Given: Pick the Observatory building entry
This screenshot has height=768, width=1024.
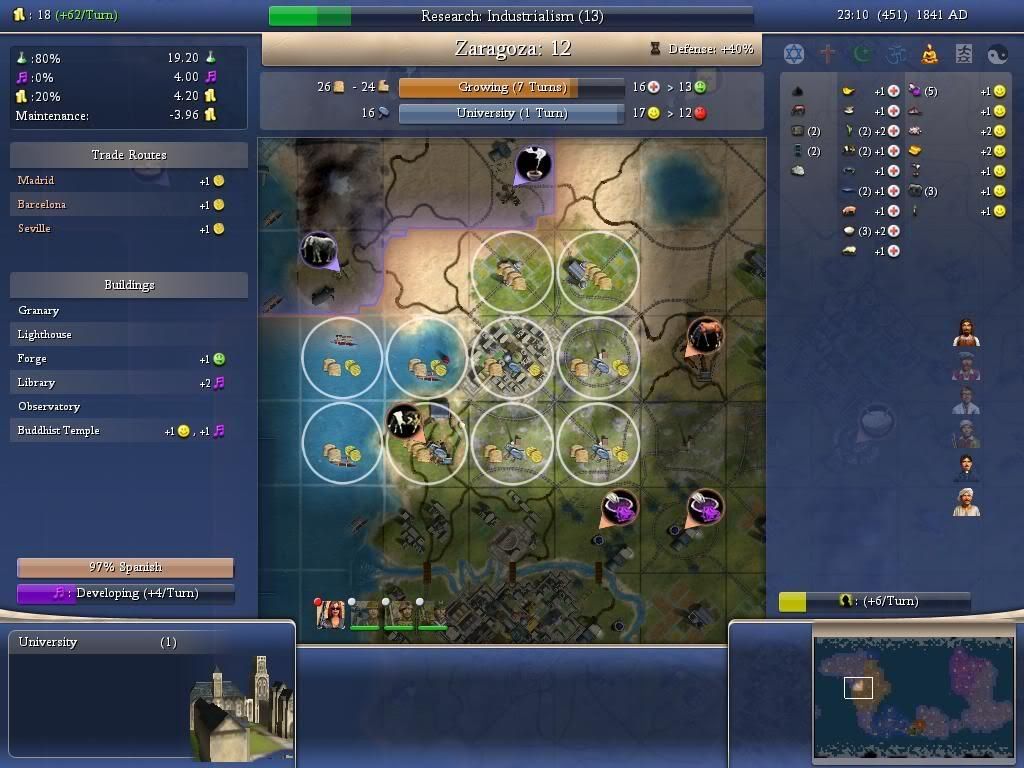Looking at the screenshot, I should tap(49, 406).
